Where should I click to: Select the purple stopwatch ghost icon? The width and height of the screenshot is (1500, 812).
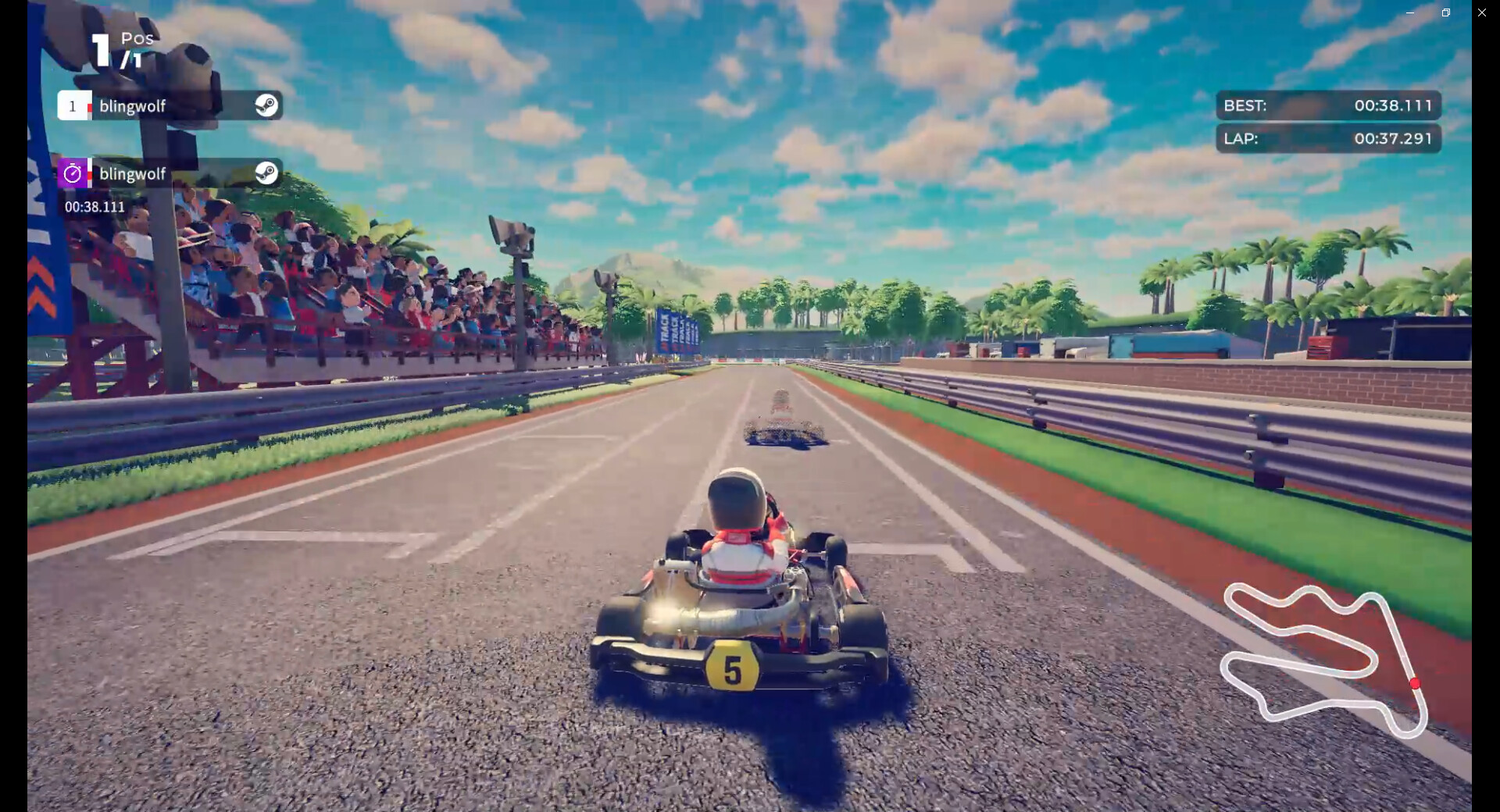(73, 173)
